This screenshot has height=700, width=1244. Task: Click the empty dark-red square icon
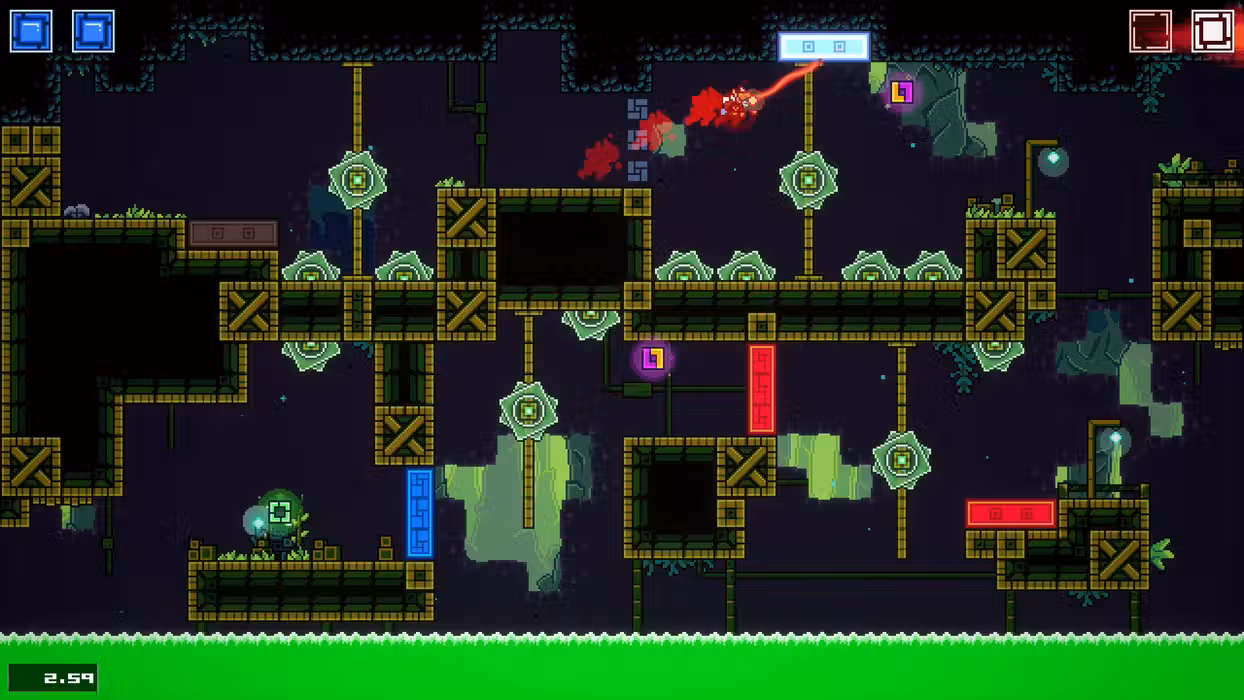click(x=1150, y=31)
